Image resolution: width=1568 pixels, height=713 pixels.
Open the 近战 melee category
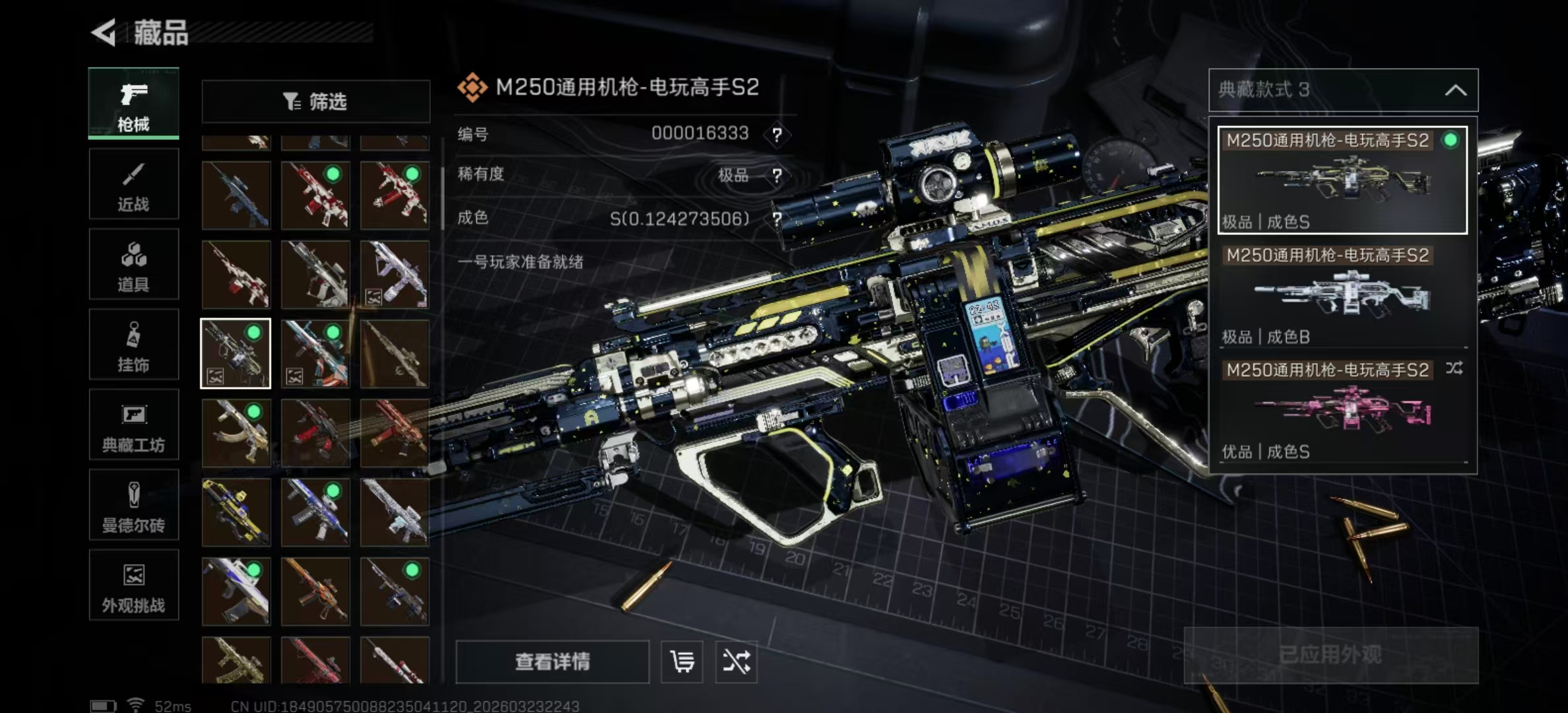click(133, 184)
